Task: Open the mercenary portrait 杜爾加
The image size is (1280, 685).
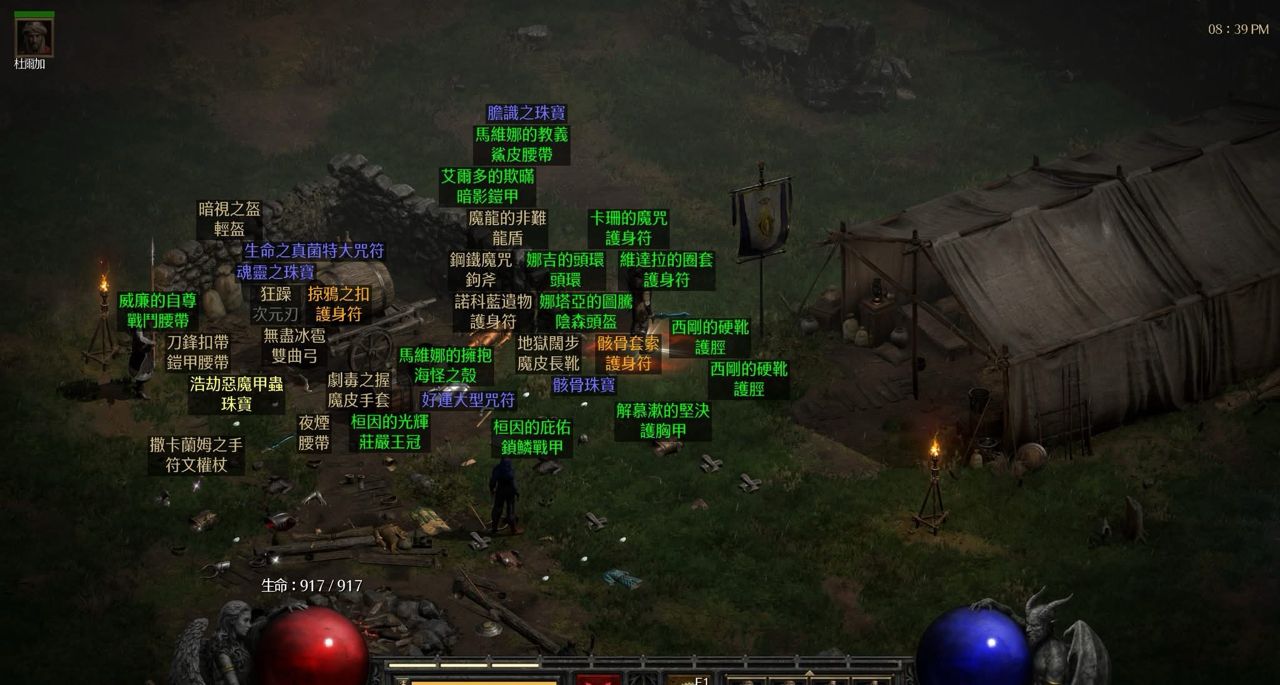Action: [34, 37]
